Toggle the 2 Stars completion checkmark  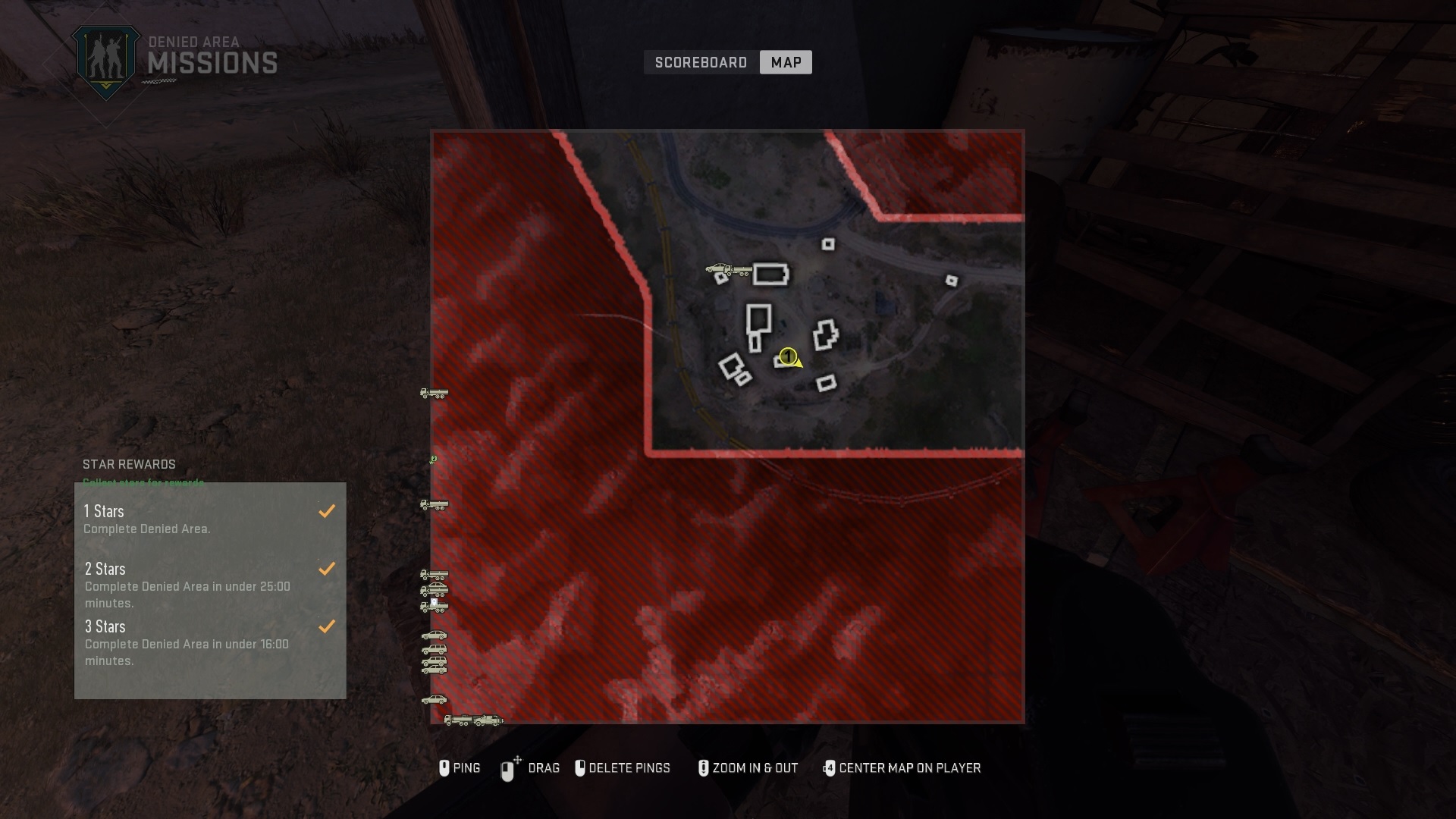click(327, 568)
